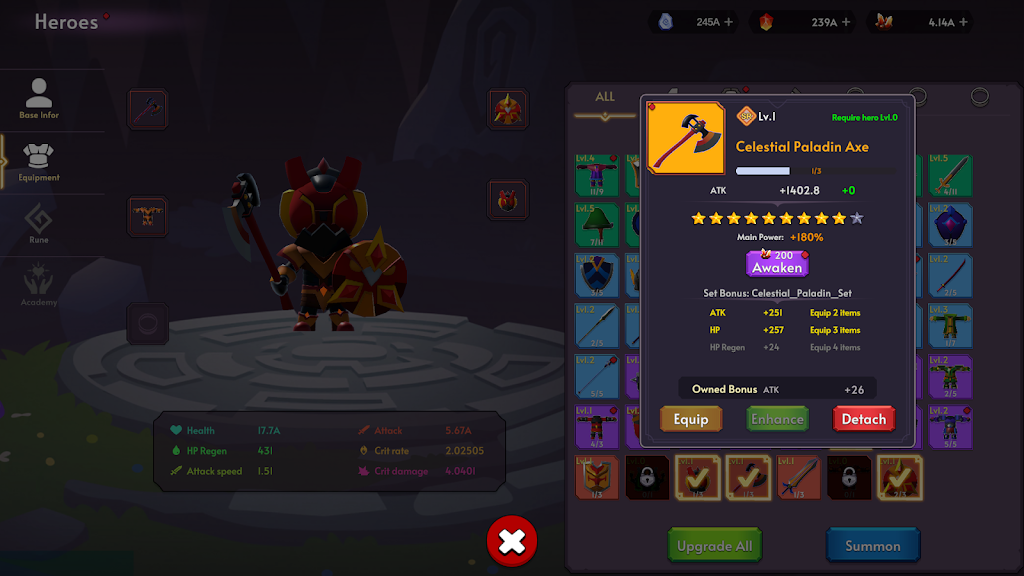This screenshot has width=1024, height=576.
Task: Open the Base Infor section
Action: [x=39, y=100]
